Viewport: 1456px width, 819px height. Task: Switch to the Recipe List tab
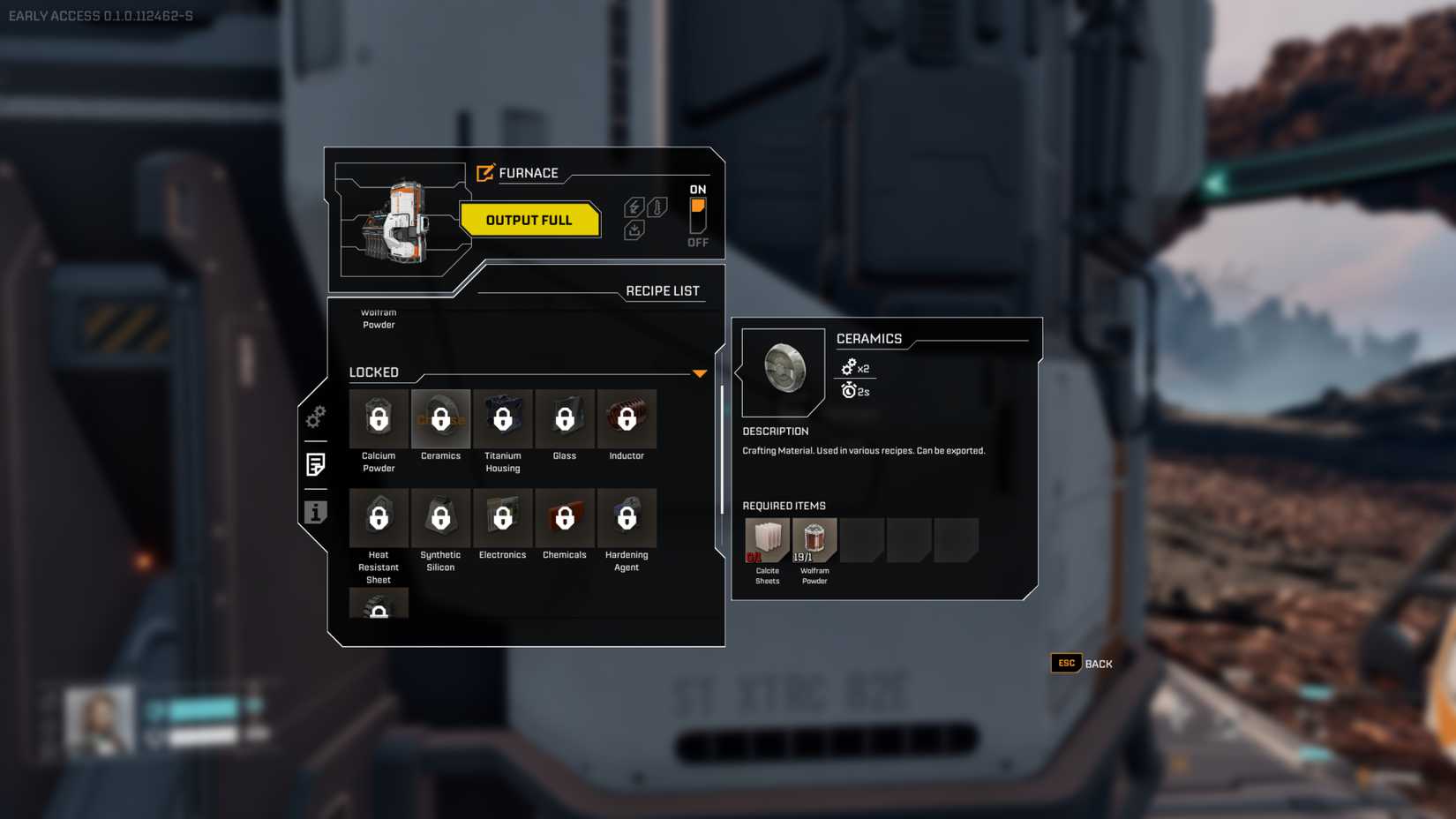coord(663,289)
